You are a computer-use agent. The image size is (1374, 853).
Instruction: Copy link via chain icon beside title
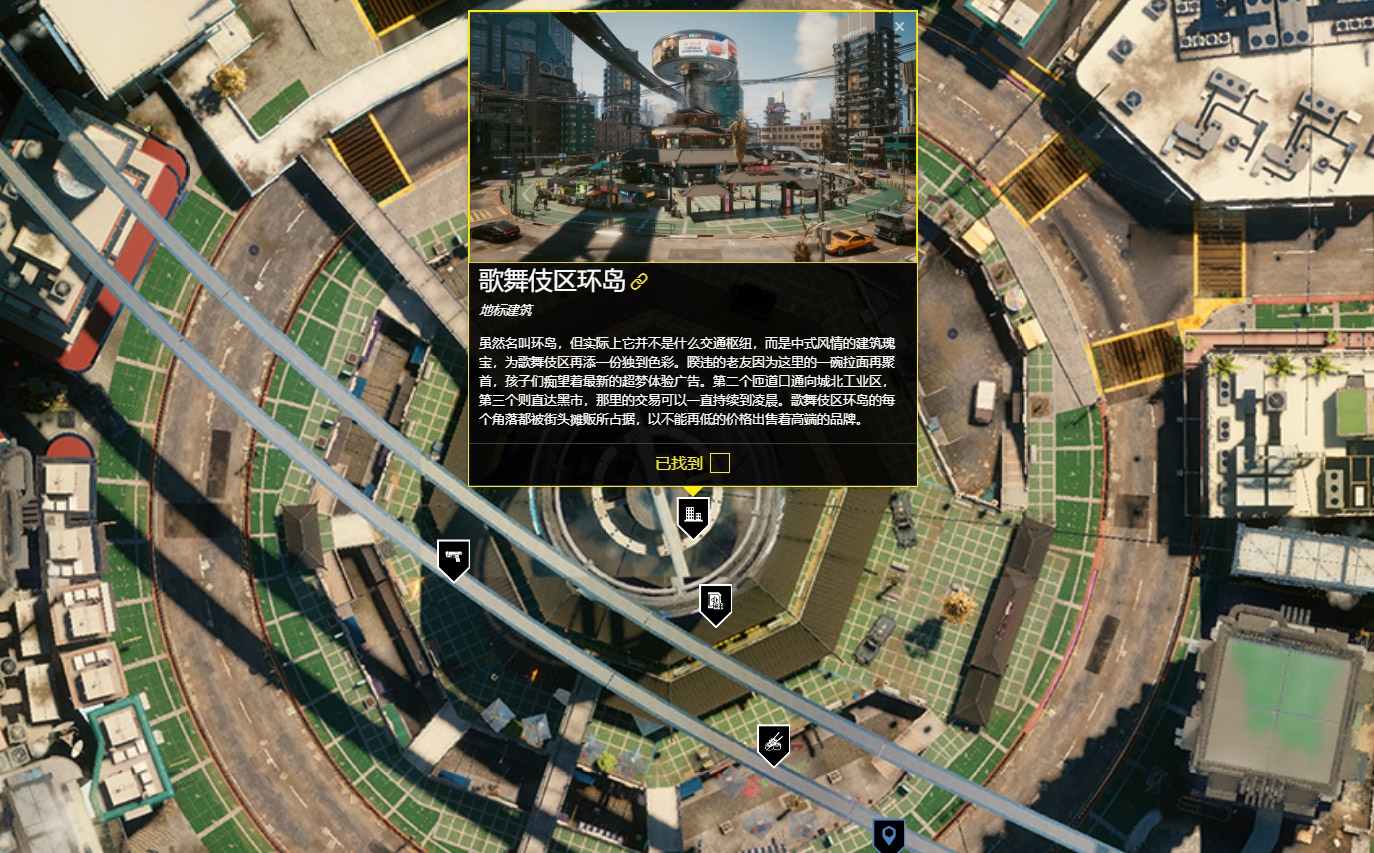point(639,281)
